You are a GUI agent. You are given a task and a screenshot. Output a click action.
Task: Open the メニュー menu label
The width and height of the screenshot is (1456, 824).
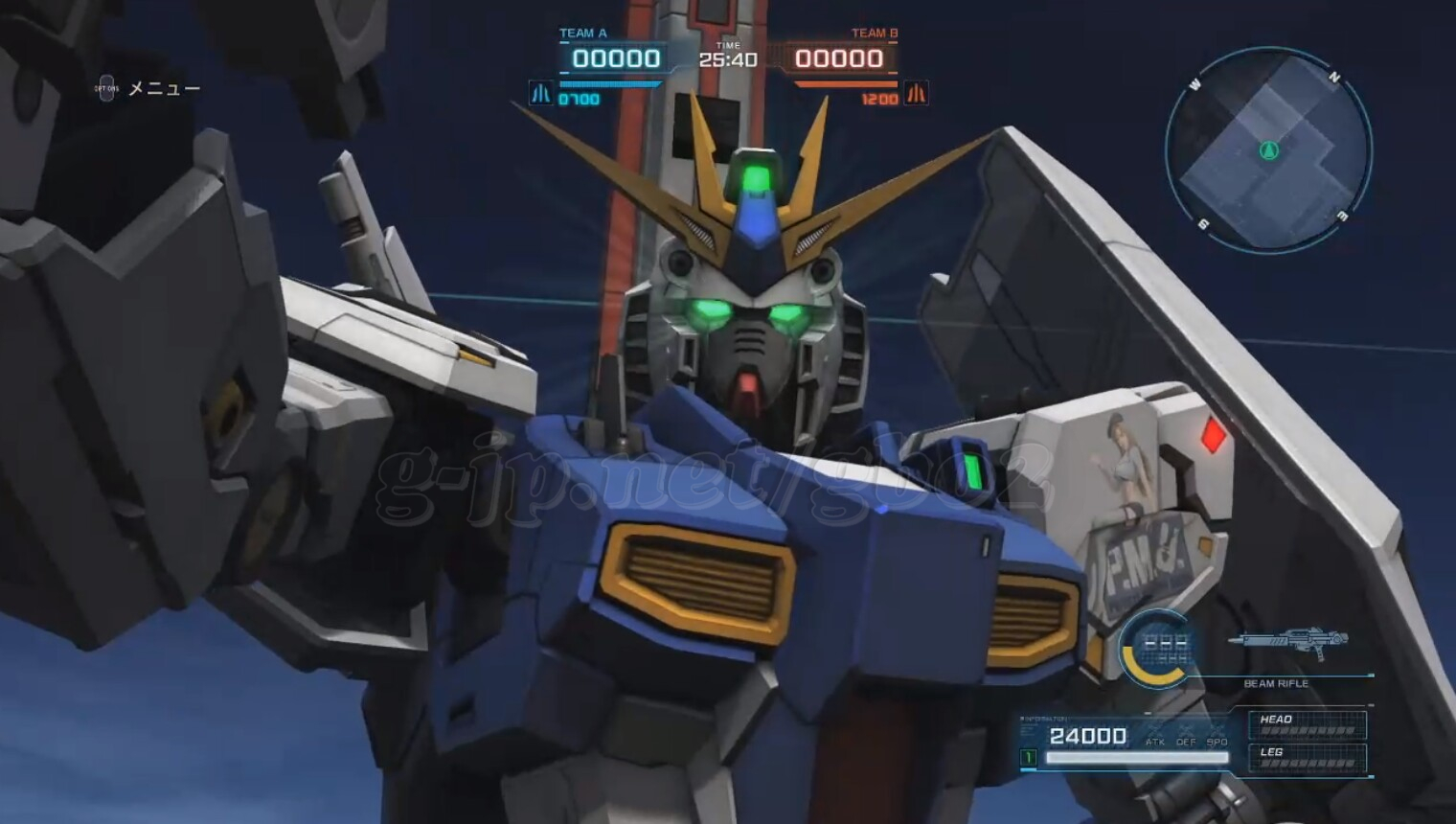tap(164, 89)
